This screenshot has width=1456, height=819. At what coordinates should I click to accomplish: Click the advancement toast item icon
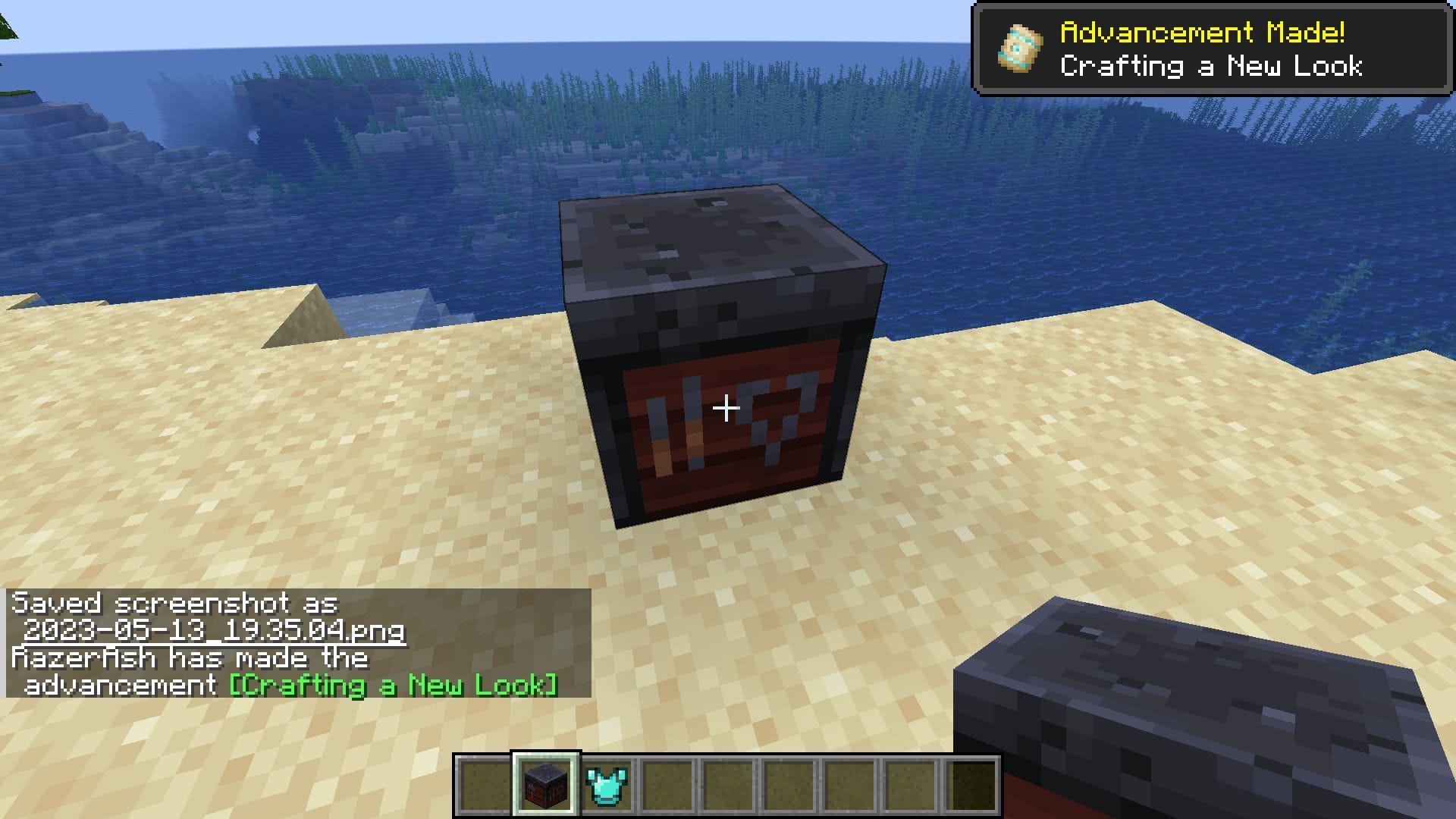tap(1020, 47)
